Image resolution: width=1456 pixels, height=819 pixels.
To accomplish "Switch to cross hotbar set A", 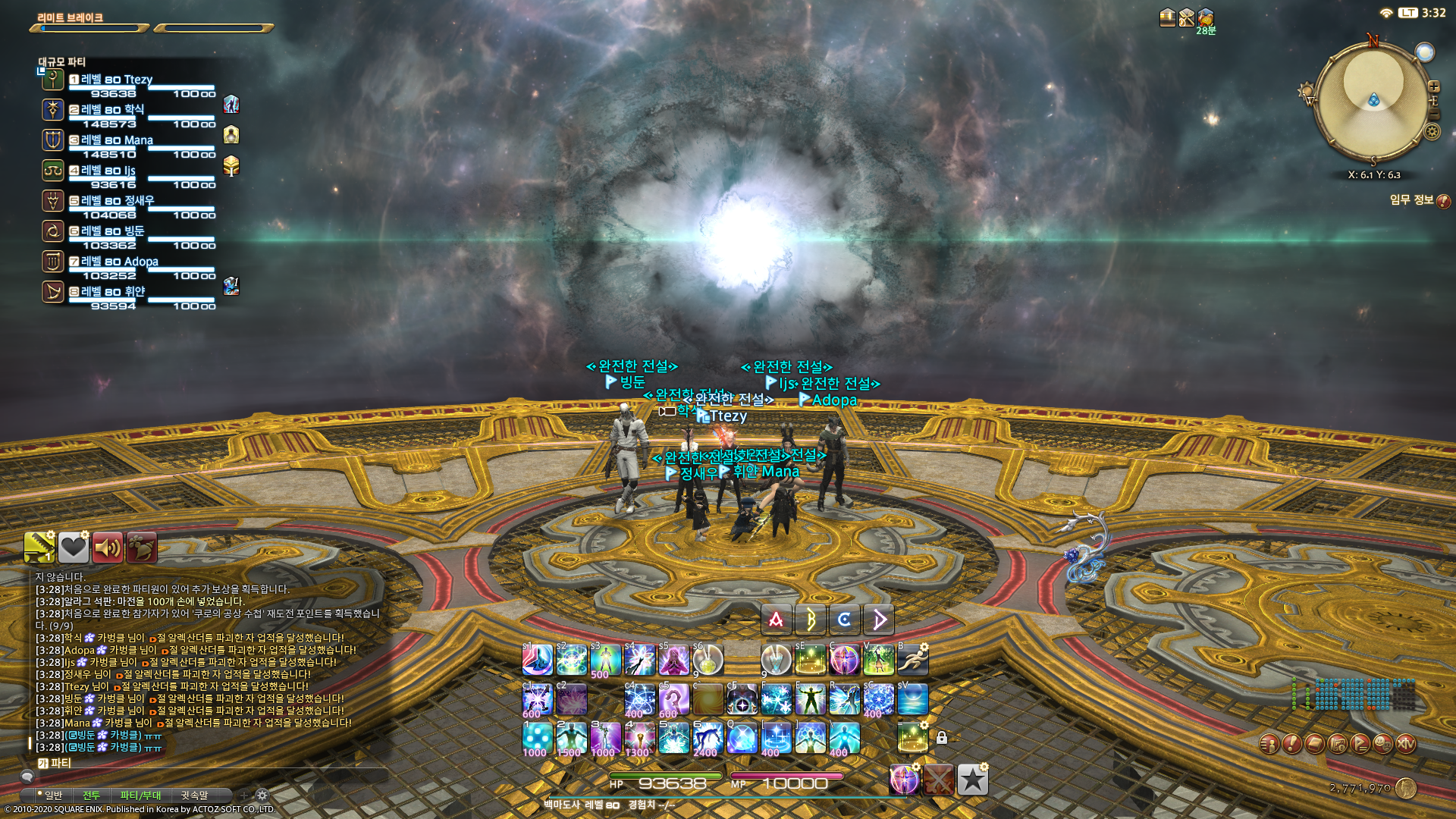I will tap(775, 620).
